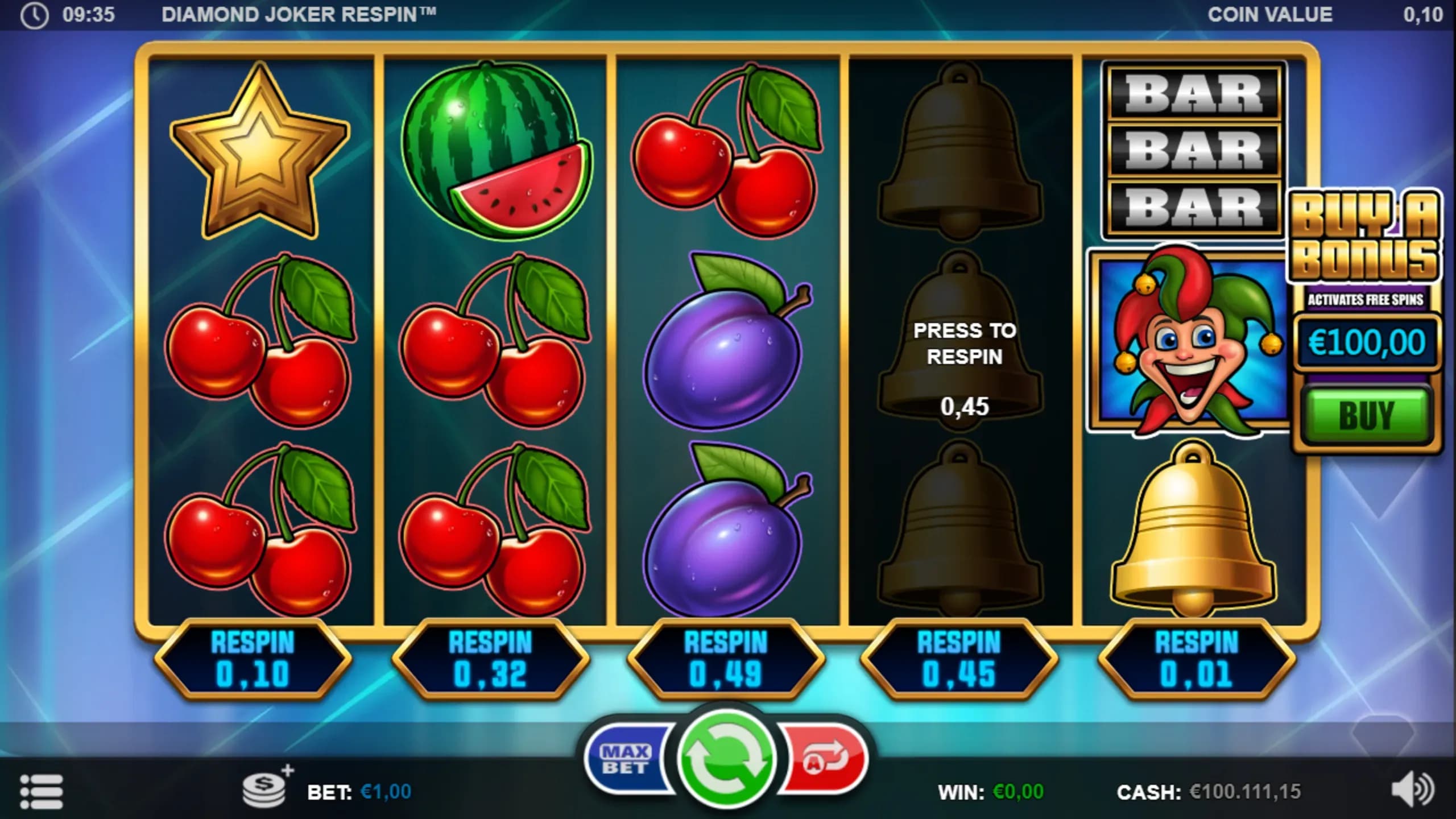Spin the reels with the green button
The height and width of the screenshot is (819, 1456).
click(726, 758)
